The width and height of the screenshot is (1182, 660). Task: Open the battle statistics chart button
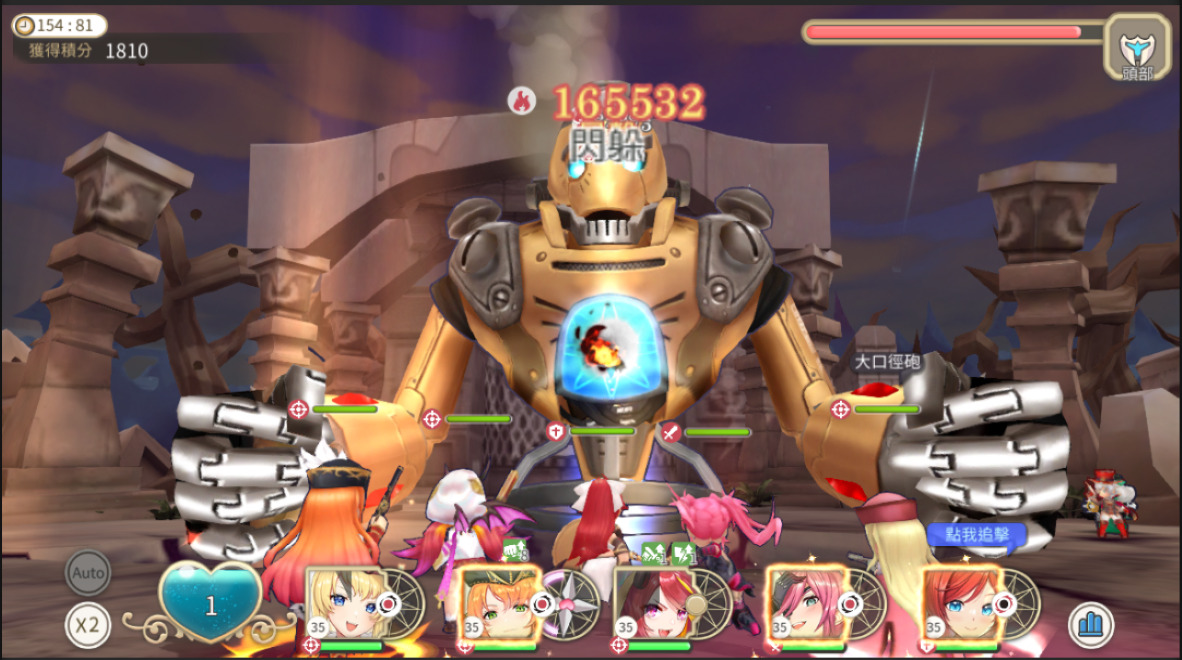[x=1091, y=625]
